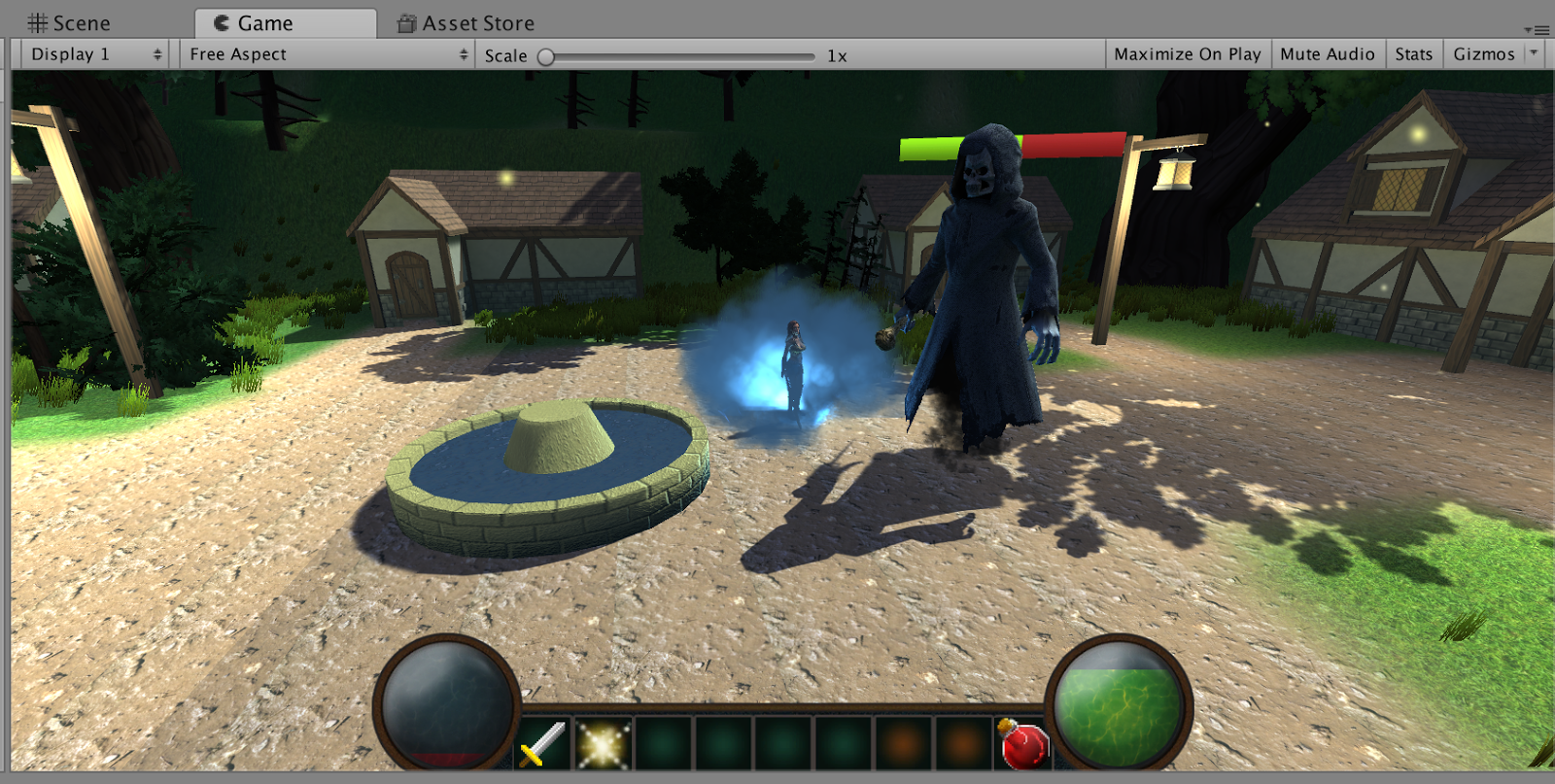Viewport: 1555px width, 784px height.
Task: Click the Stats button
Action: click(x=1412, y=54)
